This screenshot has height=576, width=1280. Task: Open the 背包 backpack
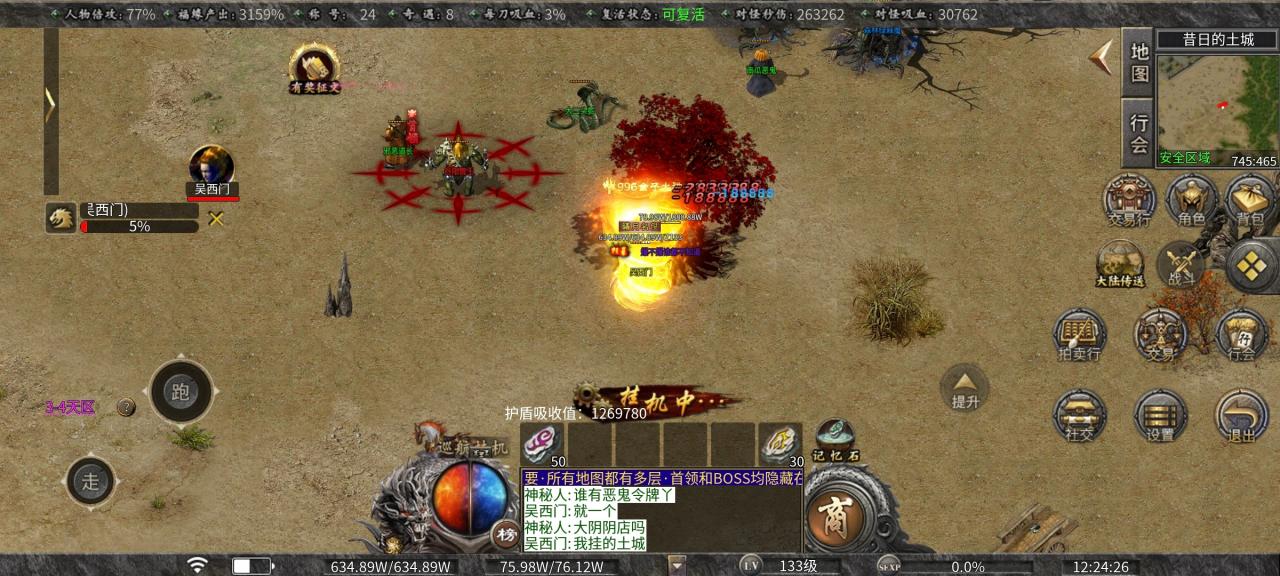[1249, 200]
